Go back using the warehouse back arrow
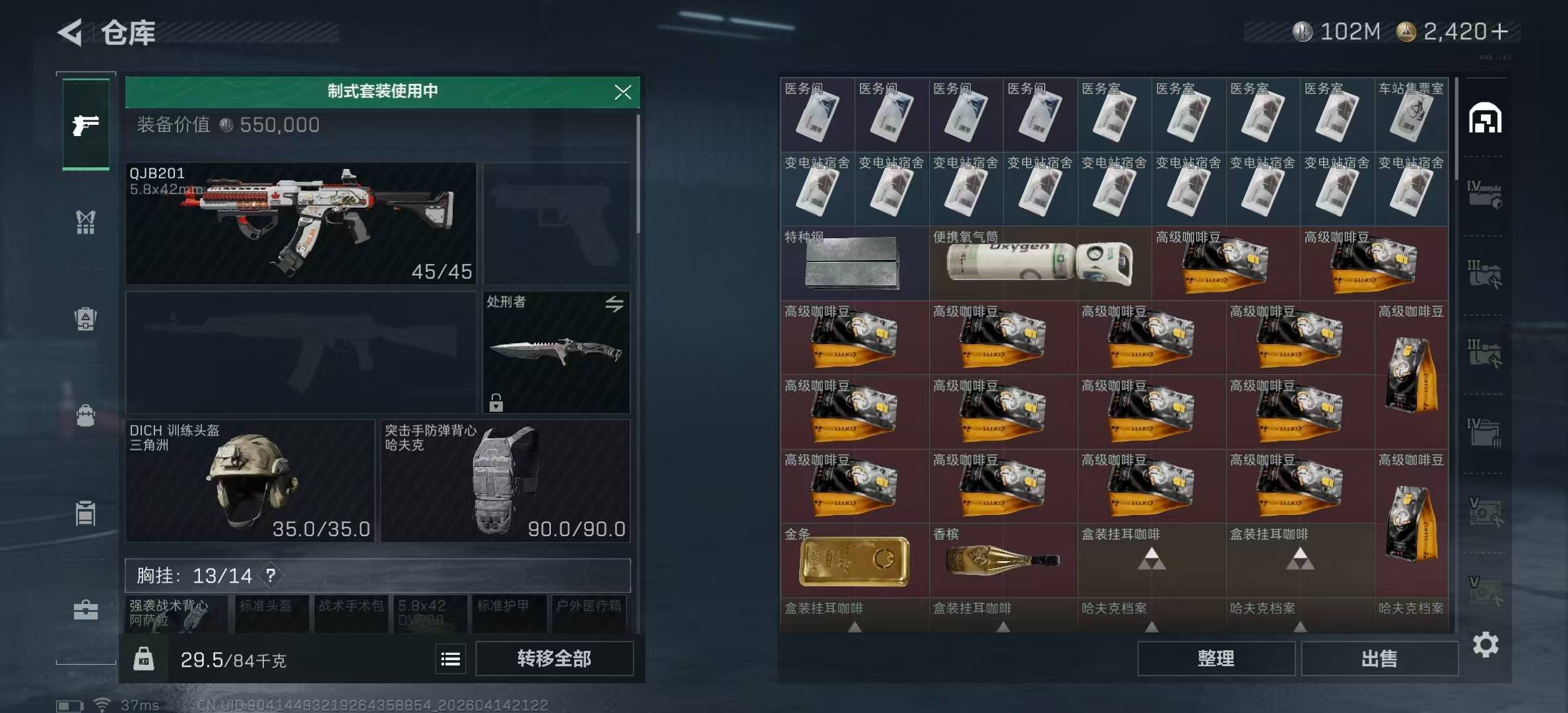This screenshot has width=1568, height=713. click(x=71, y=32)
